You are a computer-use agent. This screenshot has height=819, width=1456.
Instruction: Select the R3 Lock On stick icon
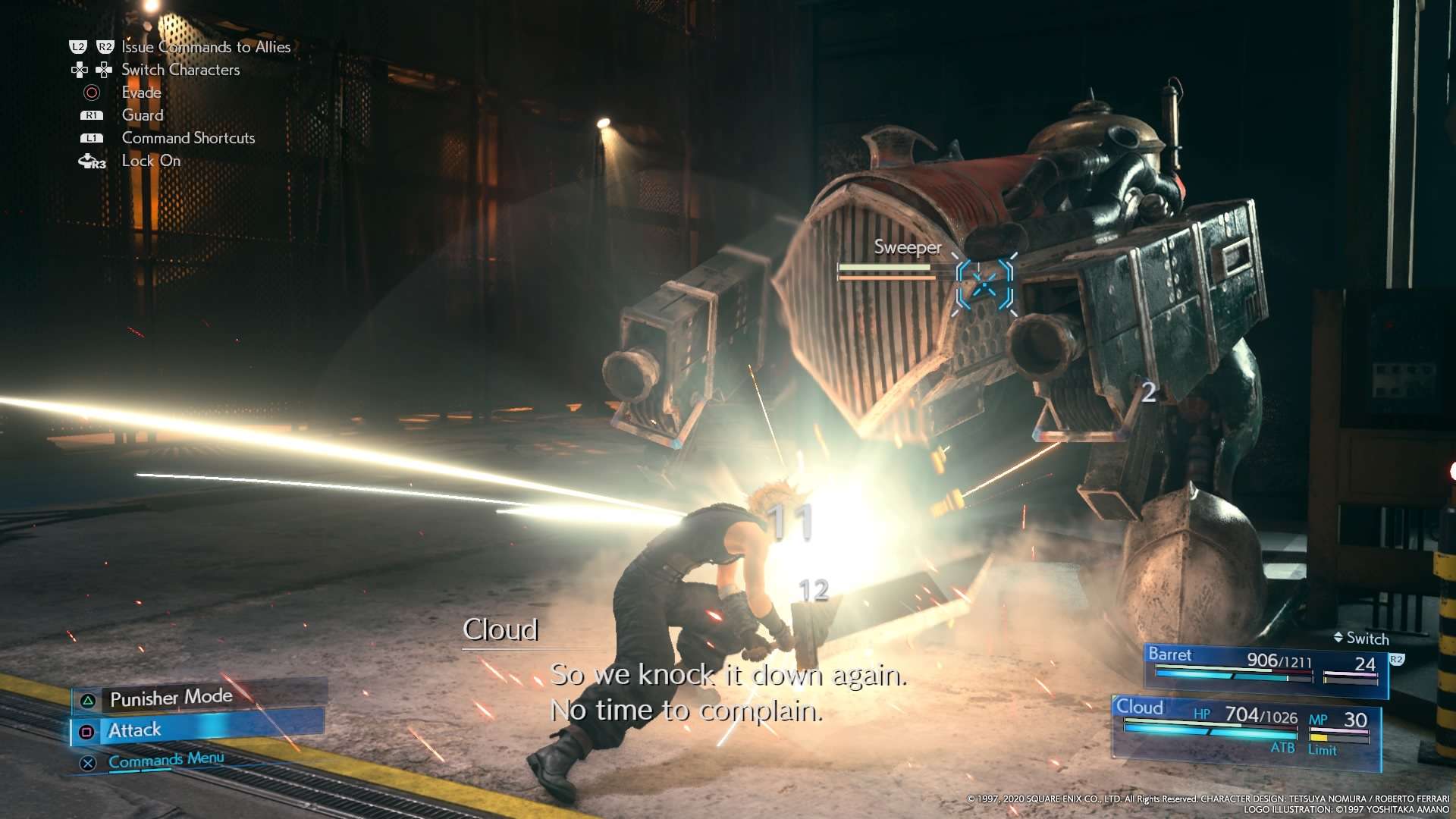(92, 161)
